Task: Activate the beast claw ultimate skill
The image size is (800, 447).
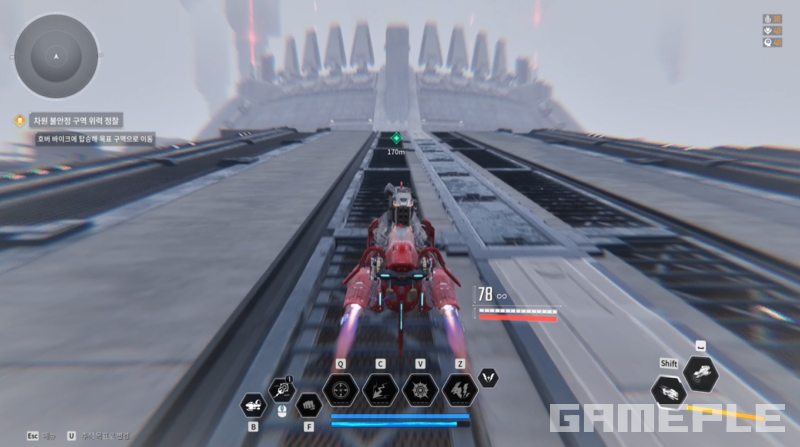Action: click(460, 389)
